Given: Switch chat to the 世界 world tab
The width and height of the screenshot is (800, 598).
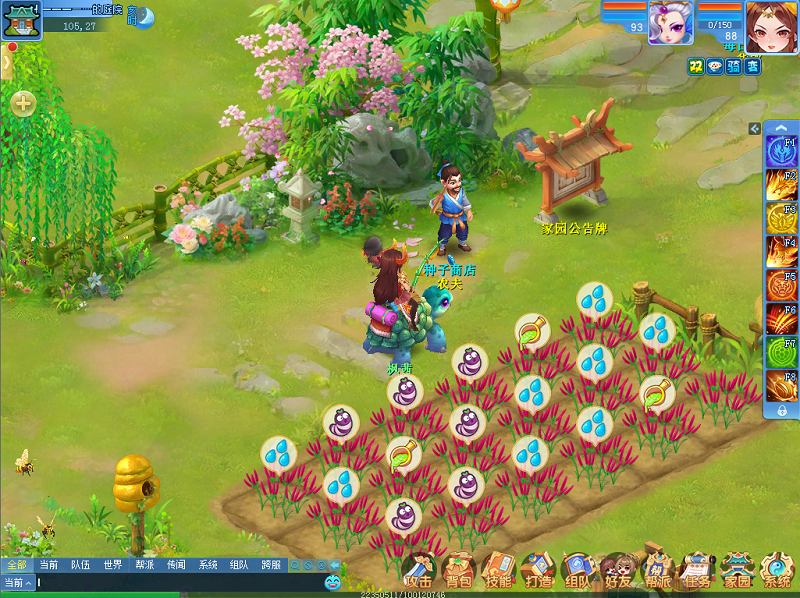Looking at the screenshot, I should tap(112, 565).
